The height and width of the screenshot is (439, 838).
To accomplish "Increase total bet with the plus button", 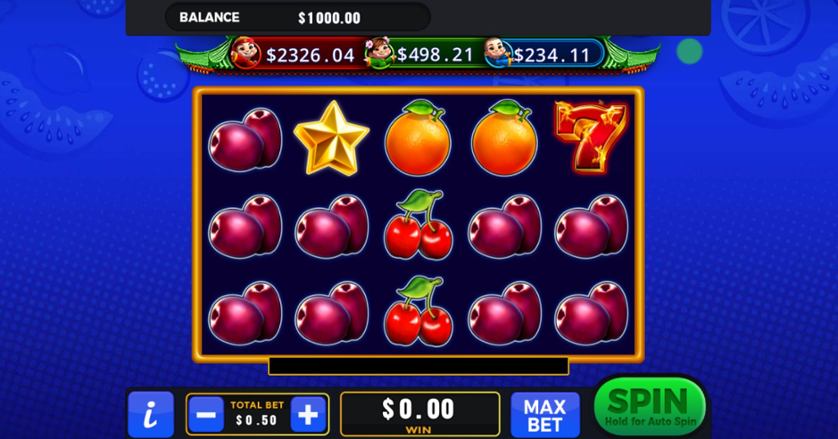I will point(309,413).
